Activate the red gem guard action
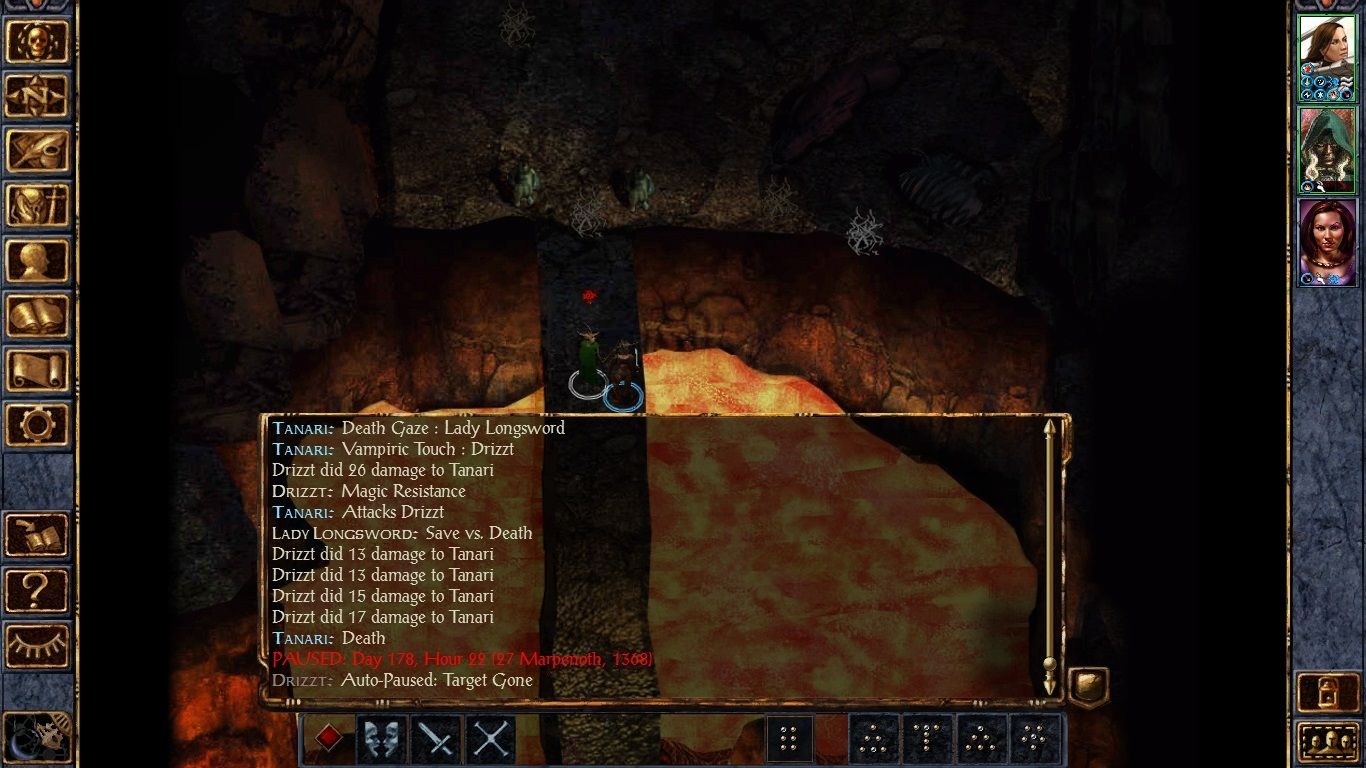Screen dimensions: 1366x768 tap(327, 739)
